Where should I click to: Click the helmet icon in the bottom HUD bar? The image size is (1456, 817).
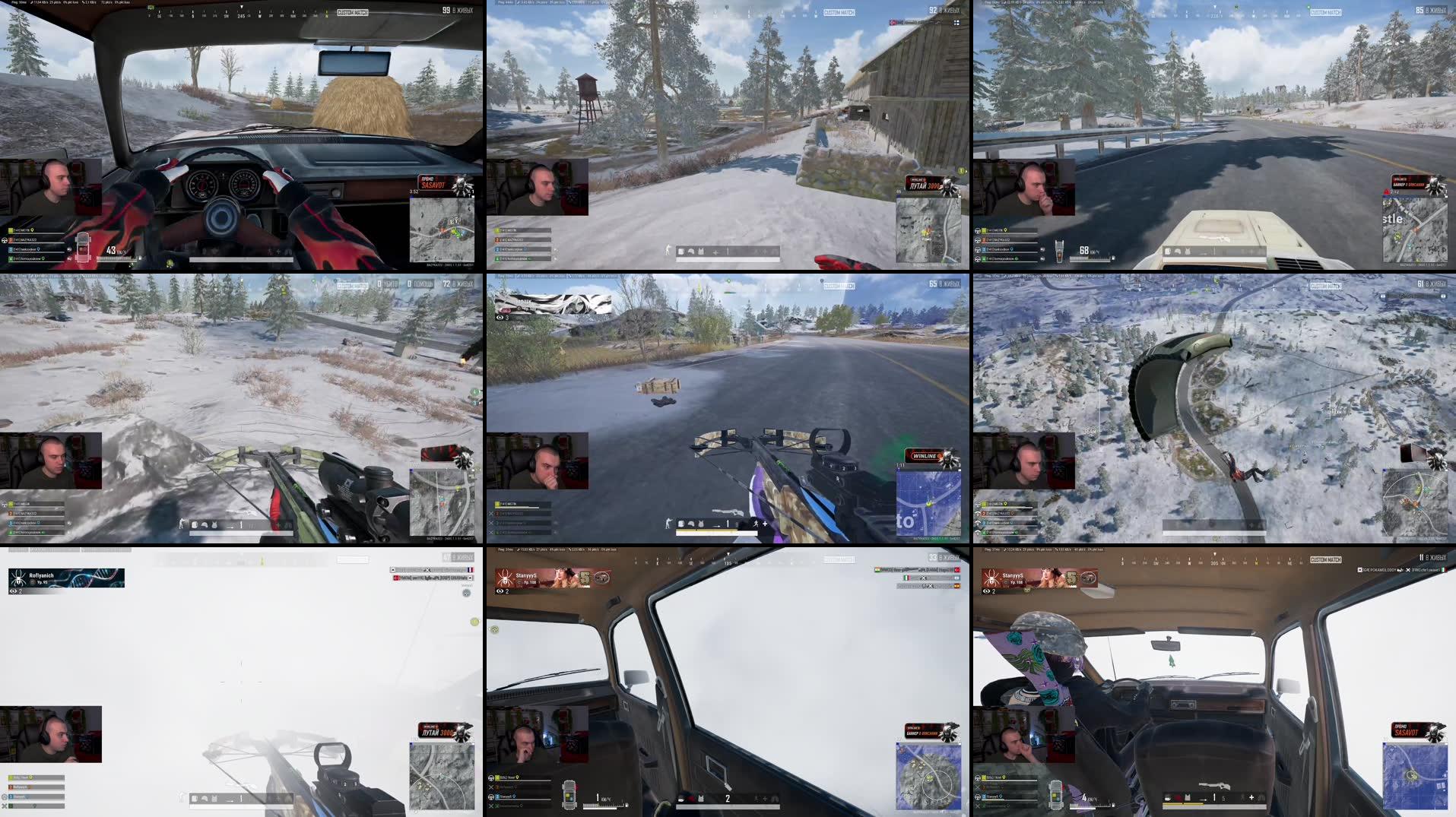coord(691,524)
